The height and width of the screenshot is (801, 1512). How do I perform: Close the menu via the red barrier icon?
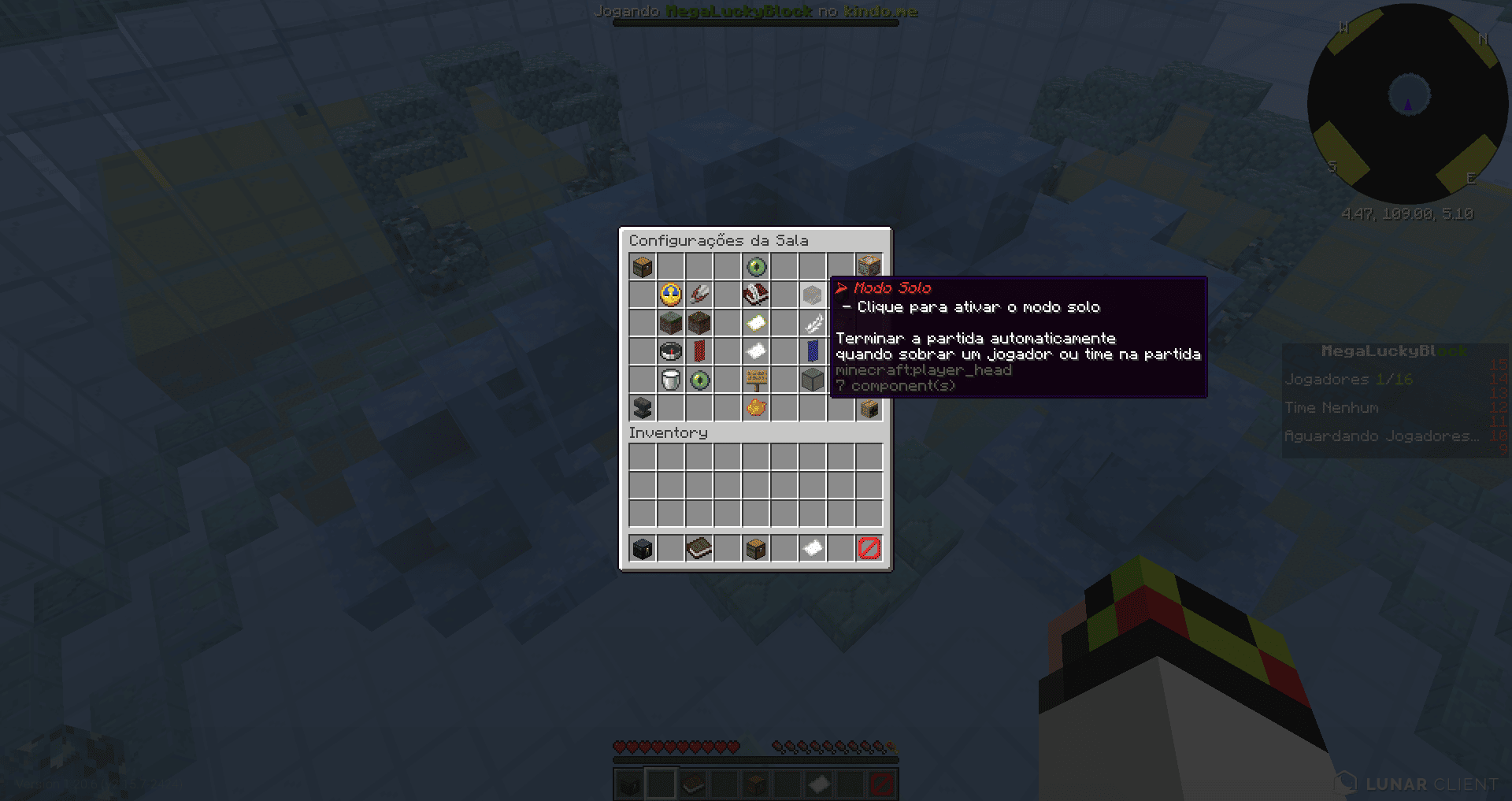[x=869, y=547]
